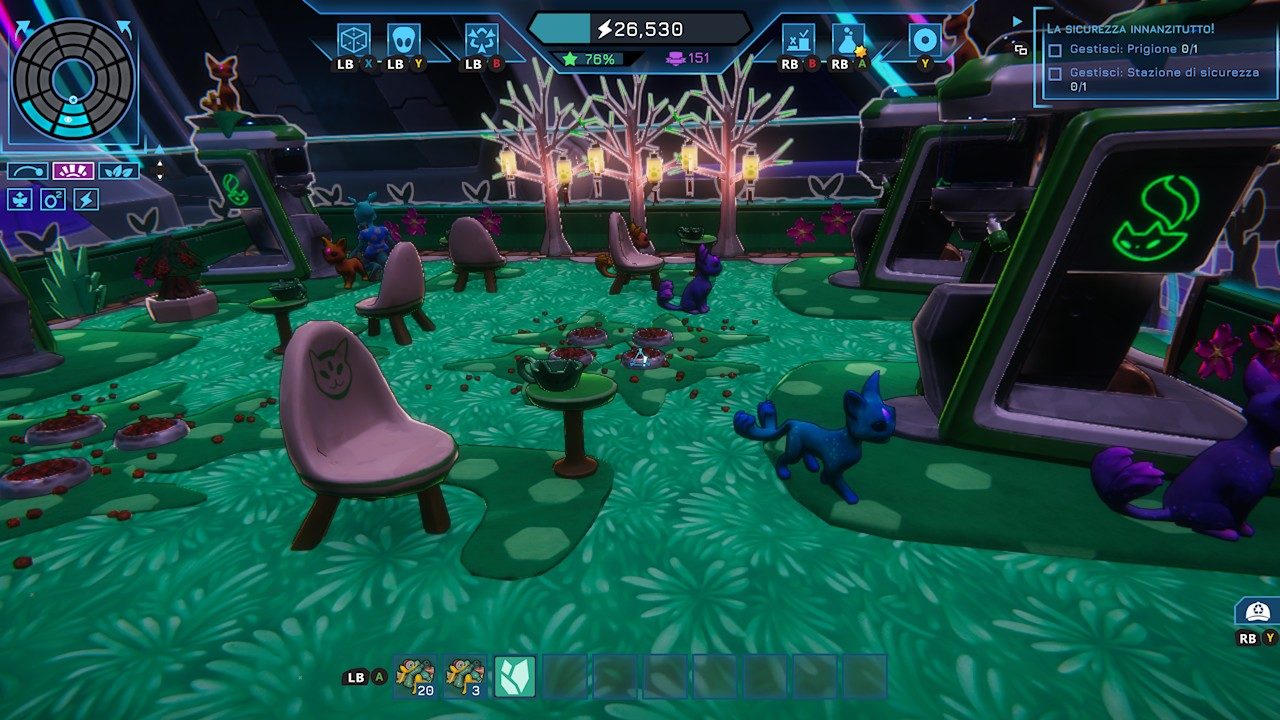Select the hotbar item stack of 3

(x=465, y=676)
